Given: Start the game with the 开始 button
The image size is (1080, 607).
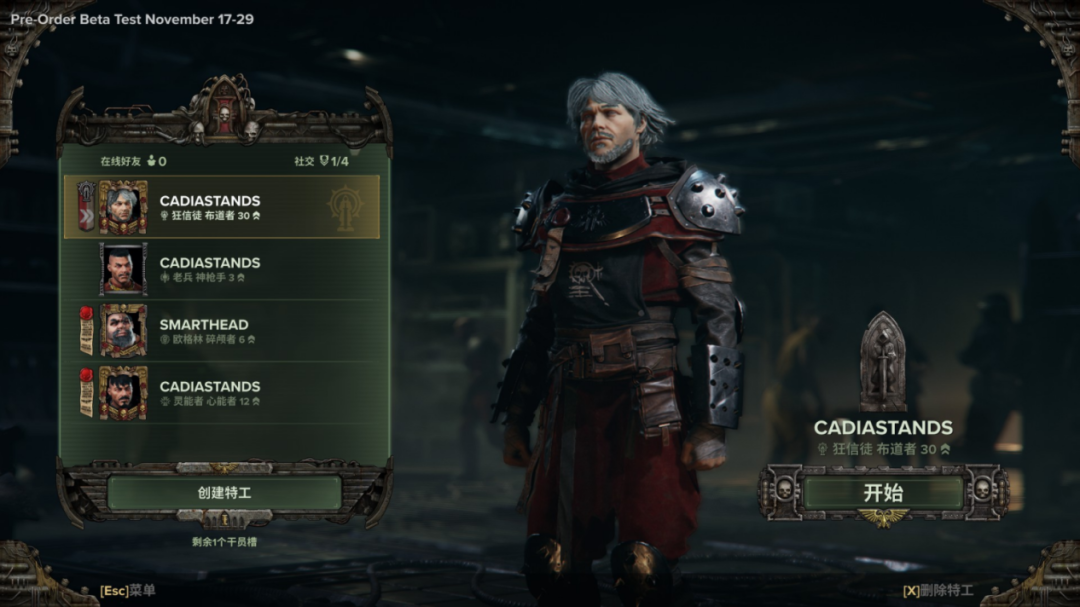Looking at the screenshot, I should point(883,492).
